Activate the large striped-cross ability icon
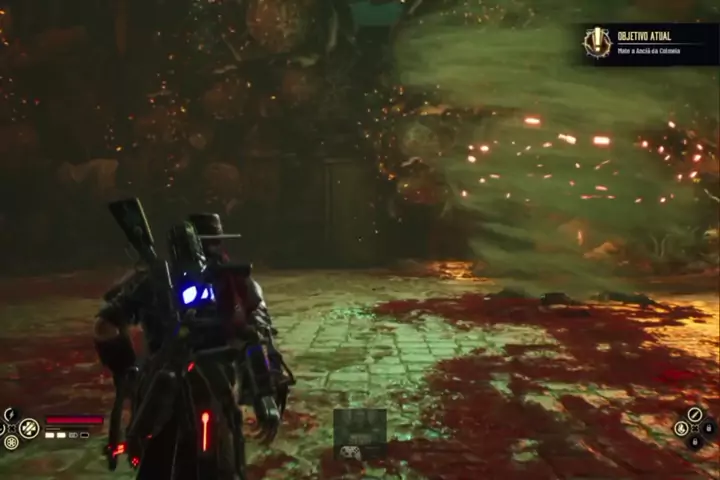The image size is (720, 480). (x=29, y=428)
